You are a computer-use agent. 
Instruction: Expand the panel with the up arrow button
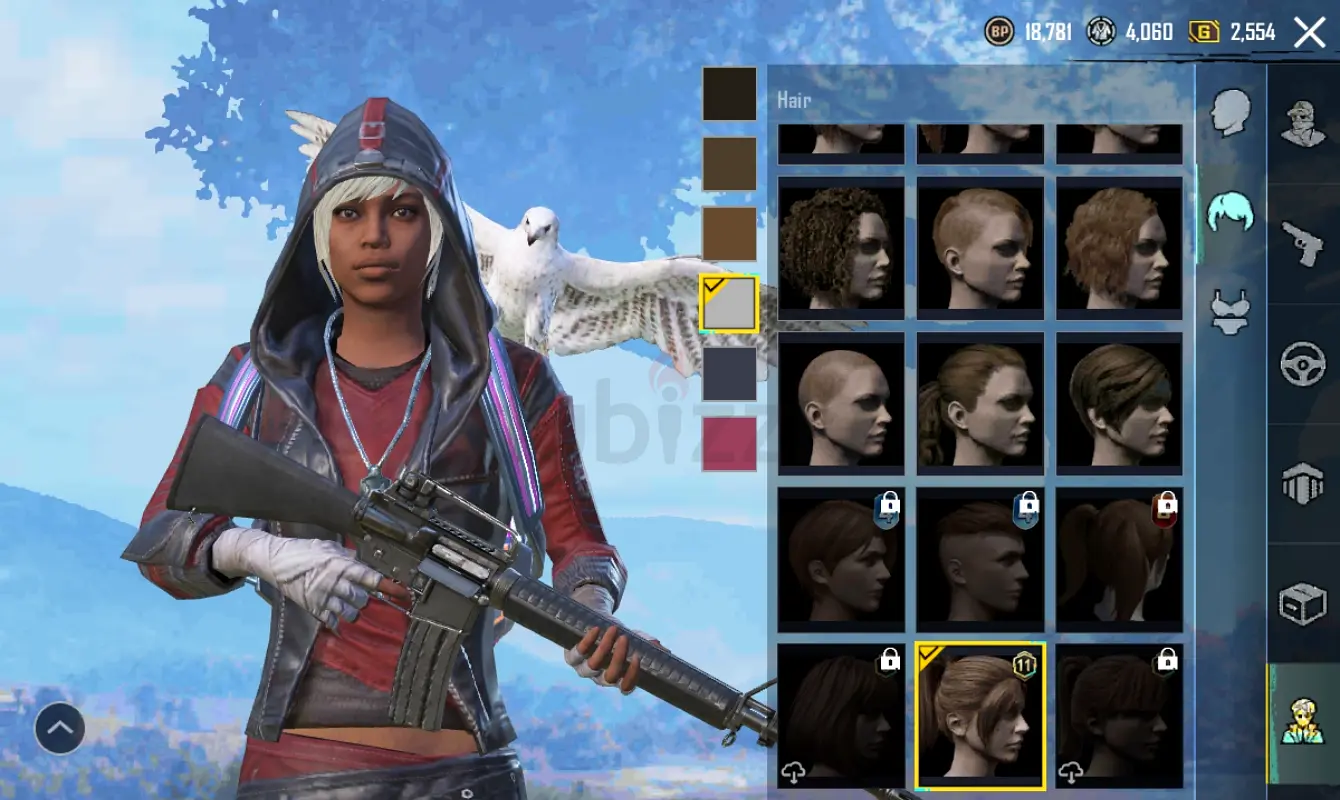click(x=60, y=729)
